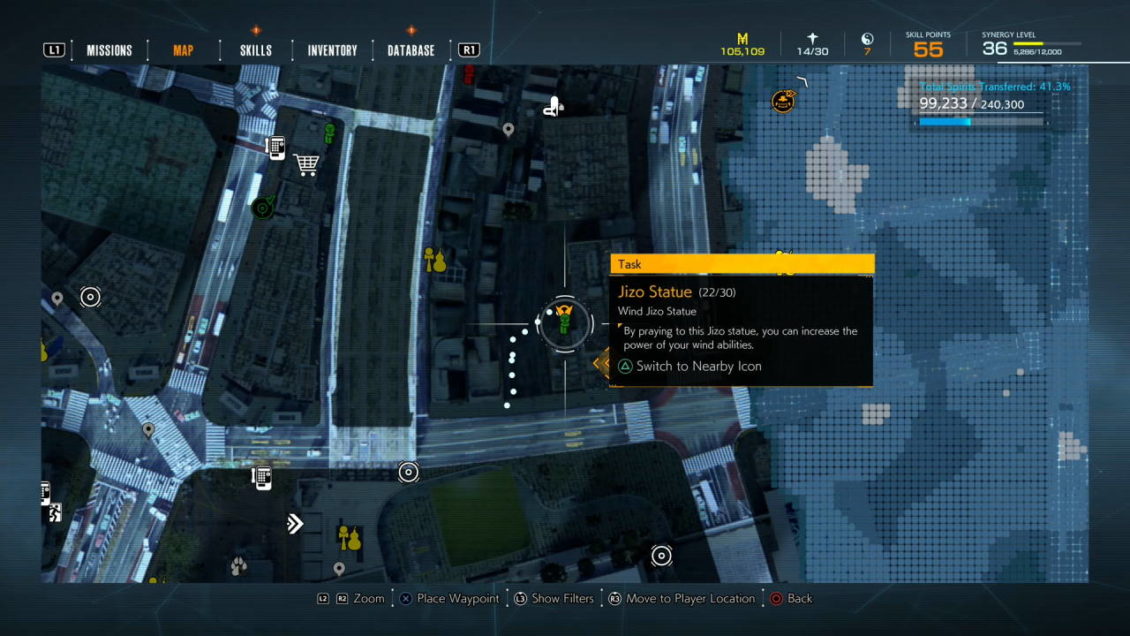The image size is (1130, 636).
Task: Select the highlighted Jizo statue marker
Action: (x=564, y=322)
